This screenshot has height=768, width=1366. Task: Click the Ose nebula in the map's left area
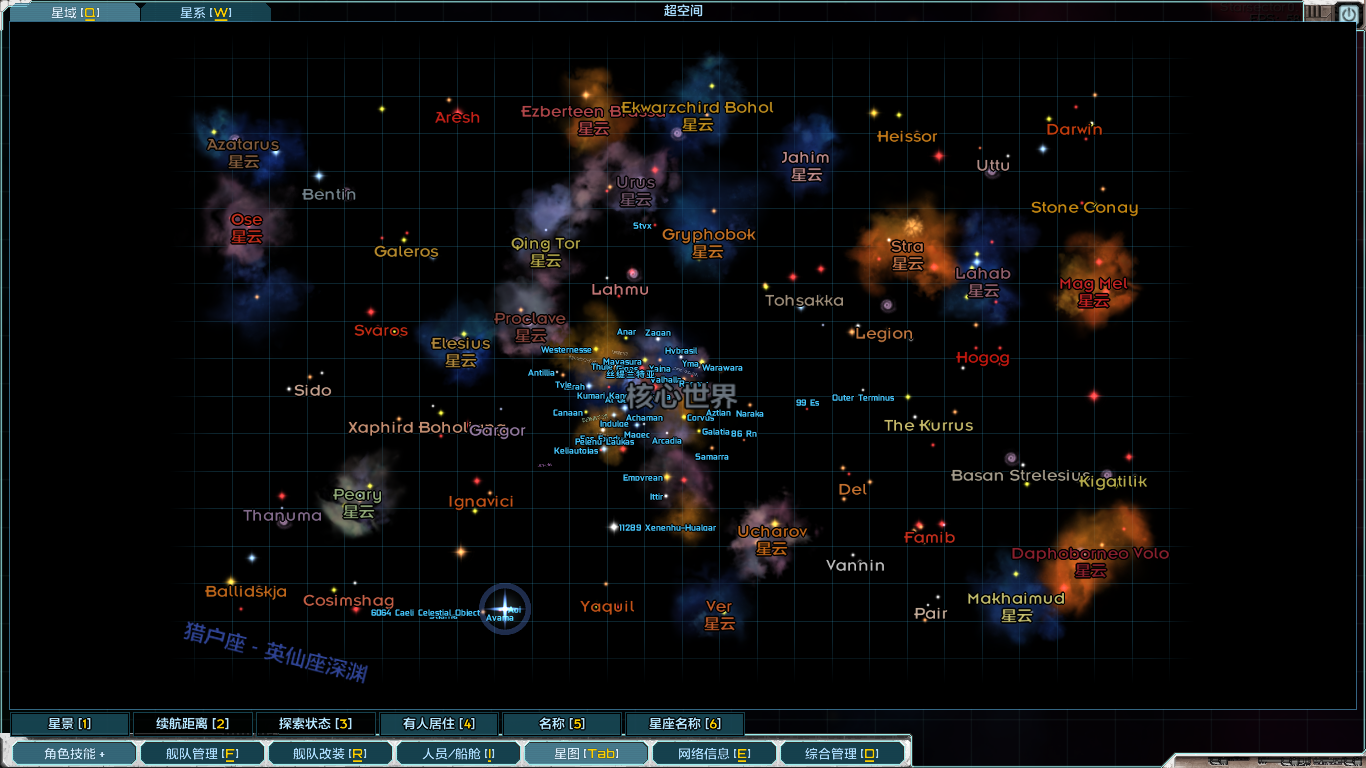[246, 228]
